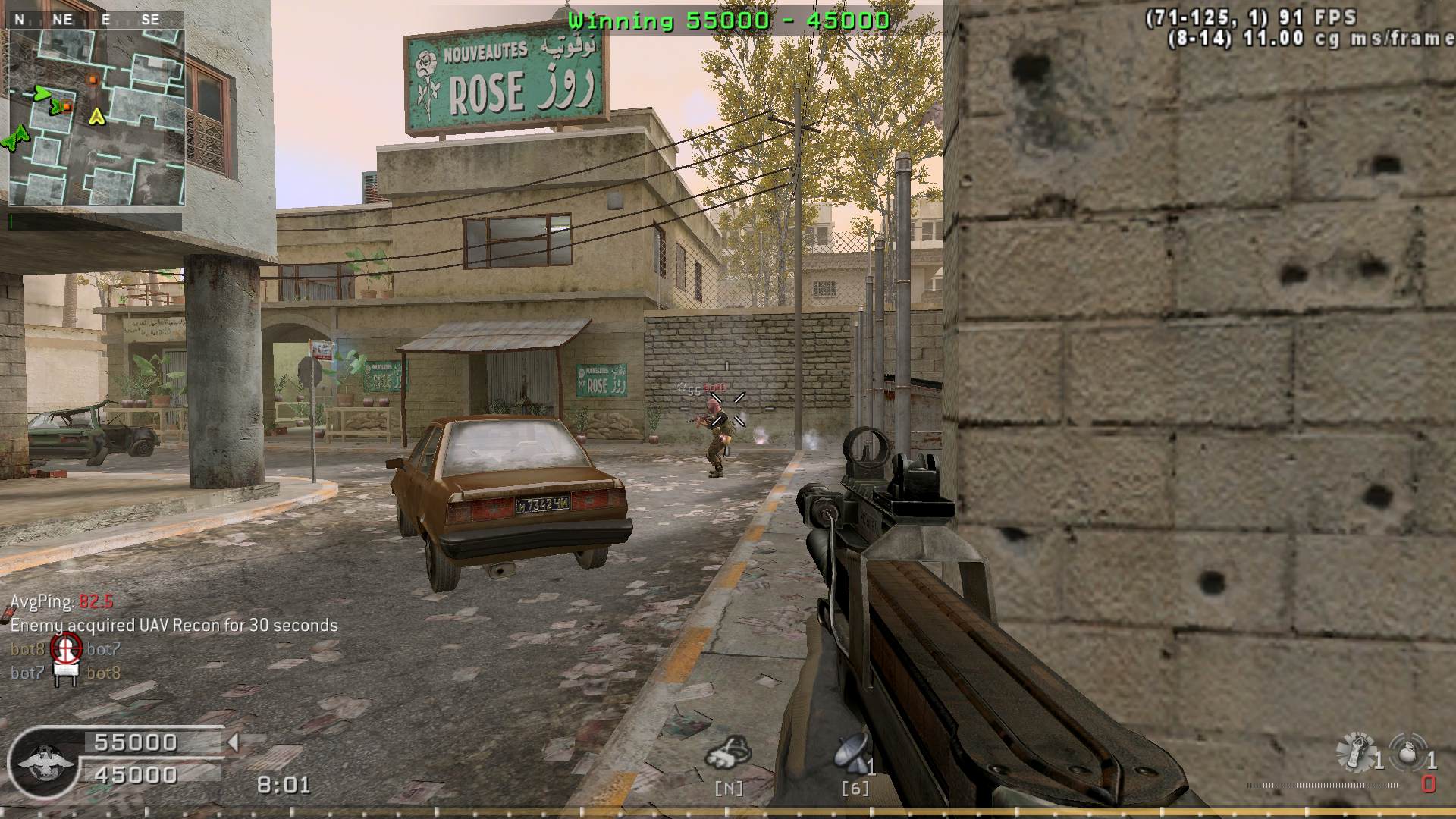Click the minimap in the corner
This screenshot has height=819, width=1456.
click(96, 118)
